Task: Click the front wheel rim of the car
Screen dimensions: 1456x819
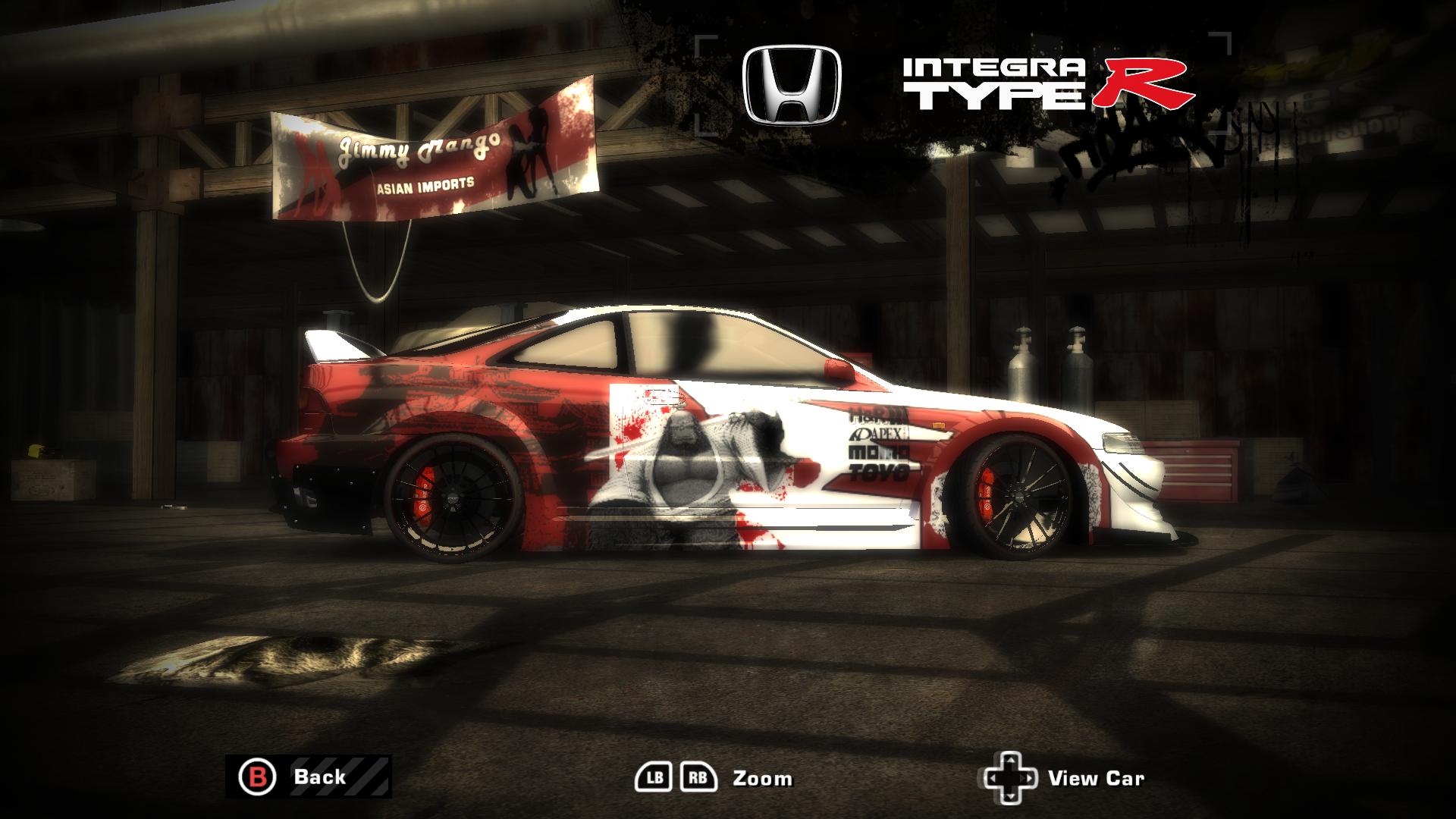Action: [1020, 497]
